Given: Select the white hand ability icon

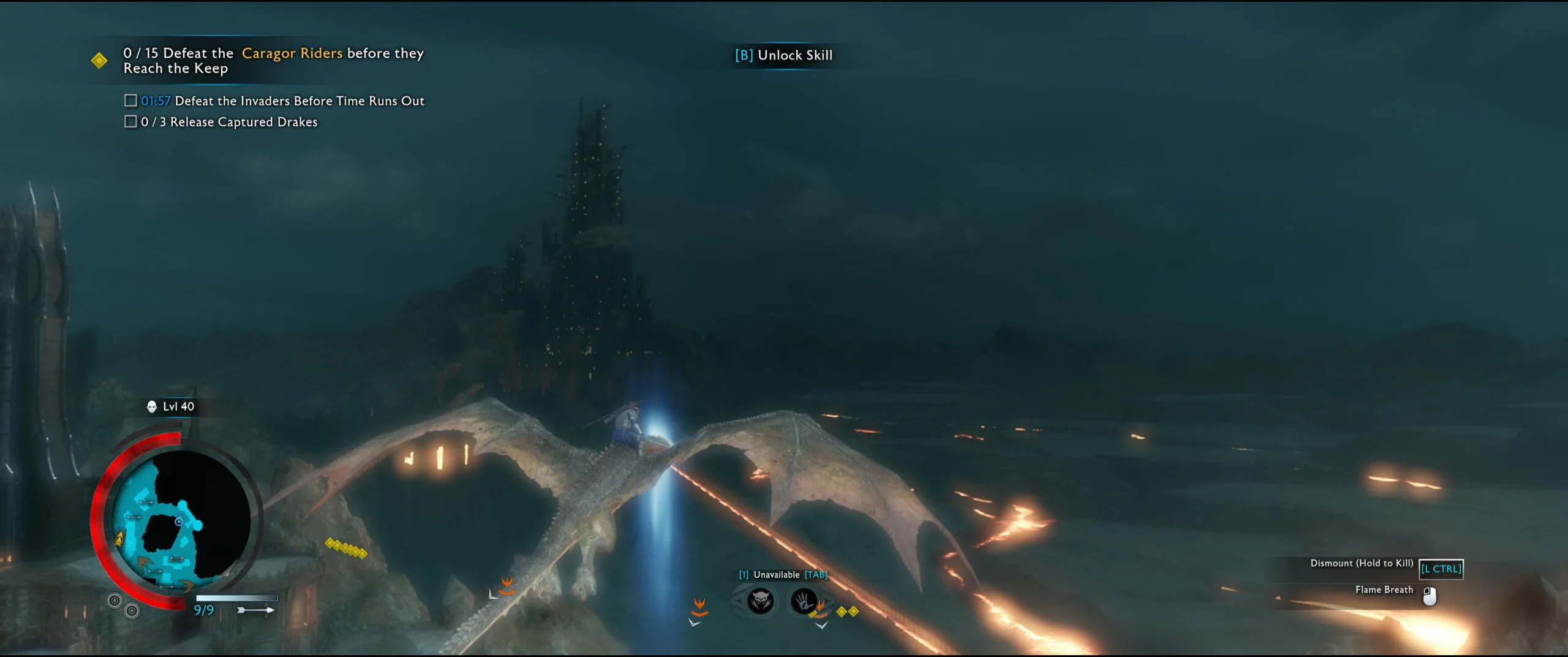Looking at the screenshot, I should click(804, 601).
